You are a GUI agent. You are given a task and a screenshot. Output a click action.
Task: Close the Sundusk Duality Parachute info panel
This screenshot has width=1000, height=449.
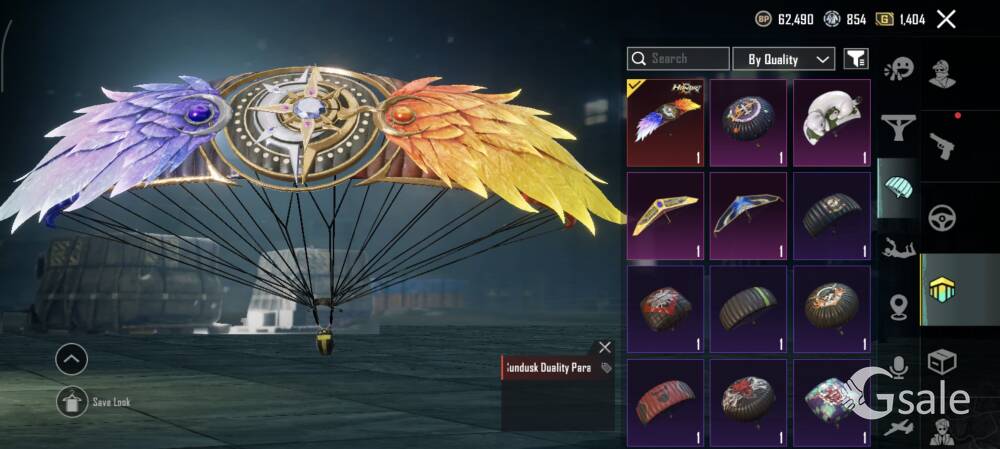(604, 348)
